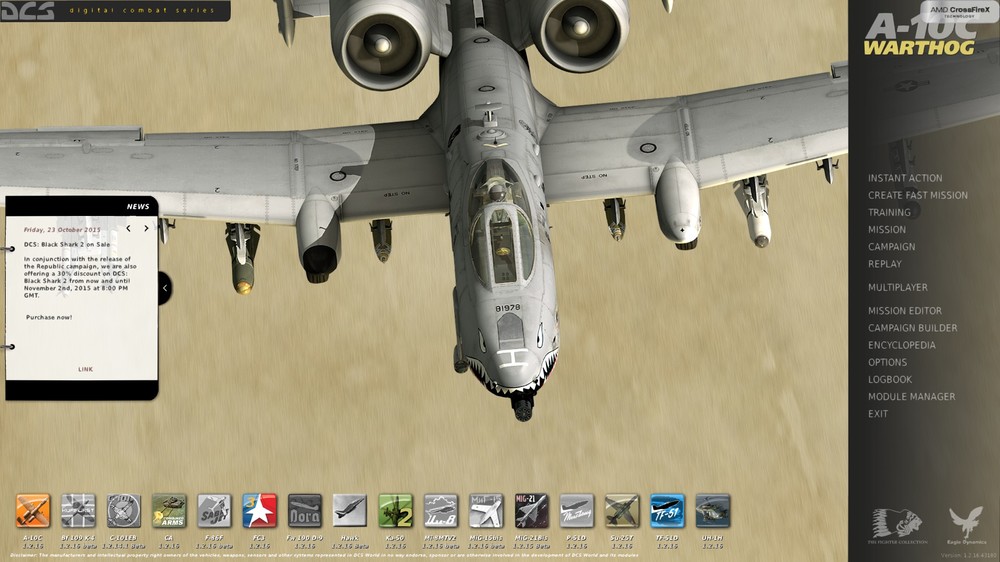Browse the Encyclopedia

901,345
